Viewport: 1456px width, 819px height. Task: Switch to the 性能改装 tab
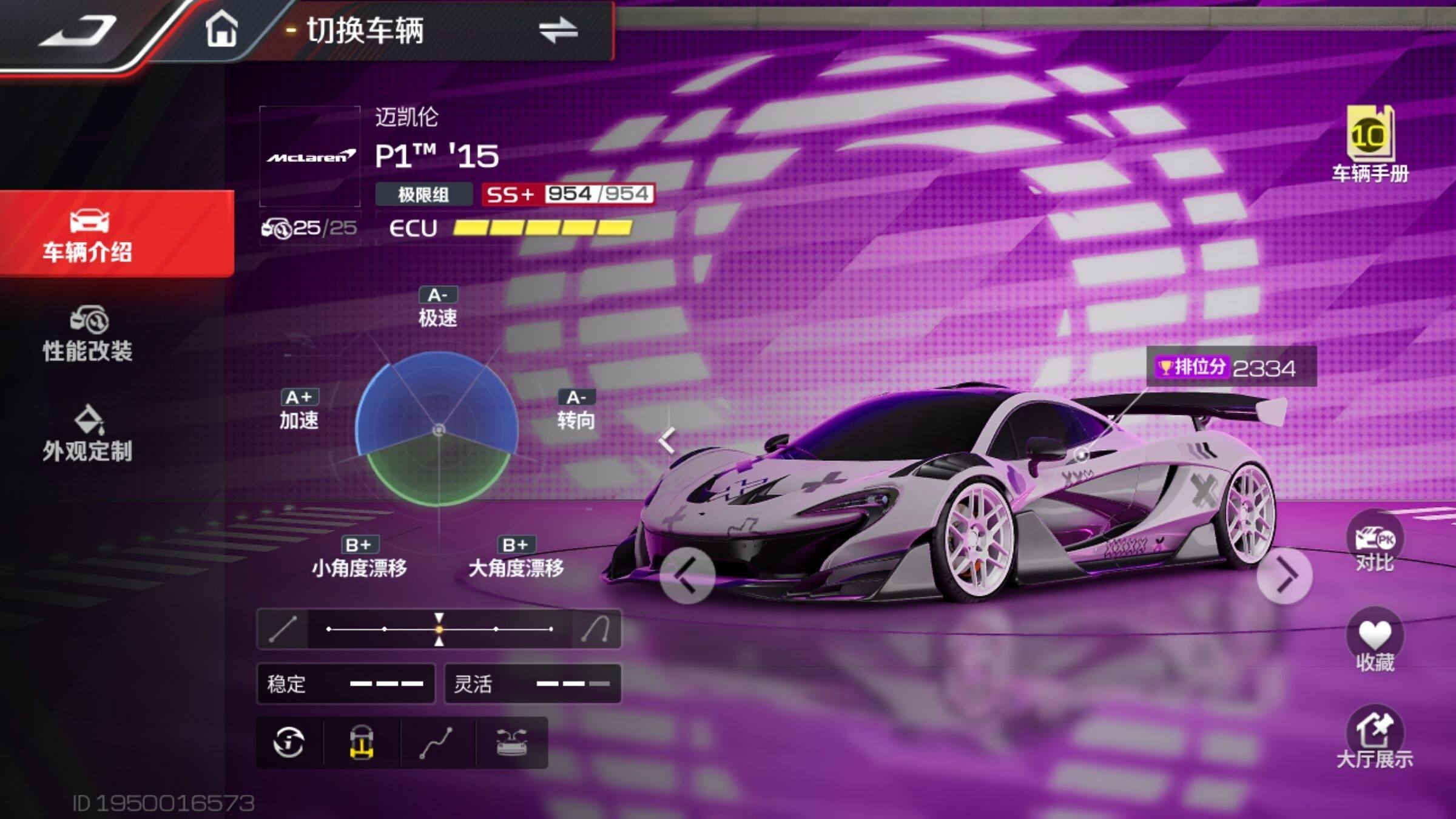pyautogui.click(x=88, y=335)
